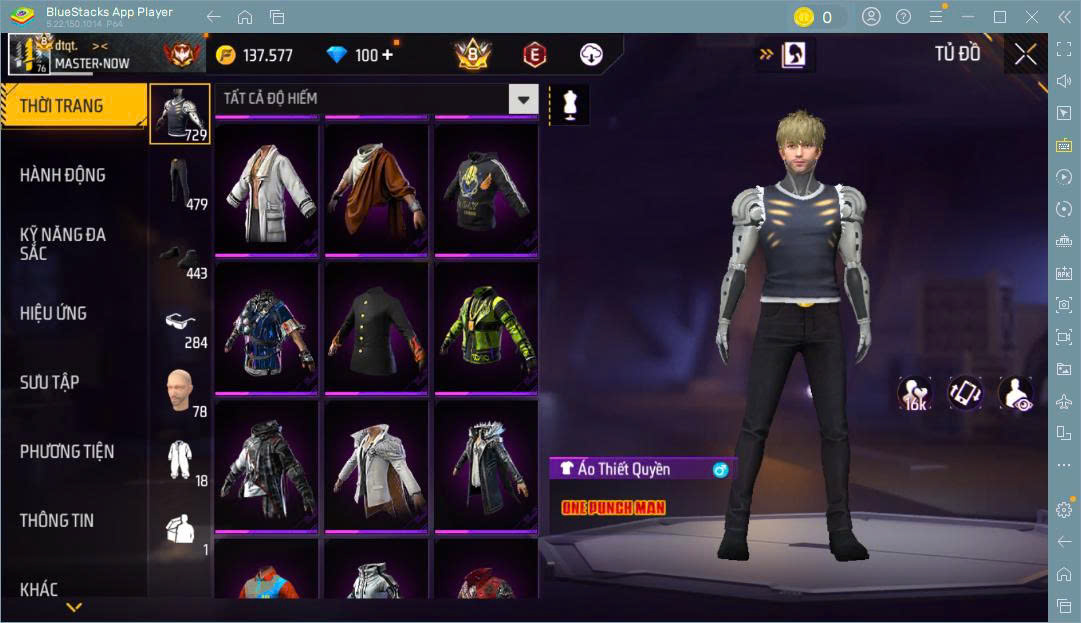Choose the black button-up uniform jacket

(x=375, y=326)
